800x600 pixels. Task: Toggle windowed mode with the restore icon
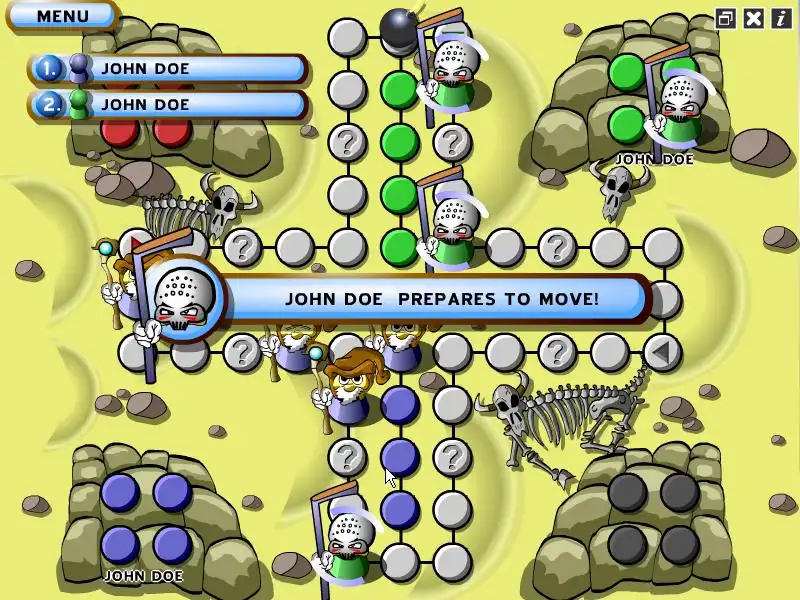point(726,18)
